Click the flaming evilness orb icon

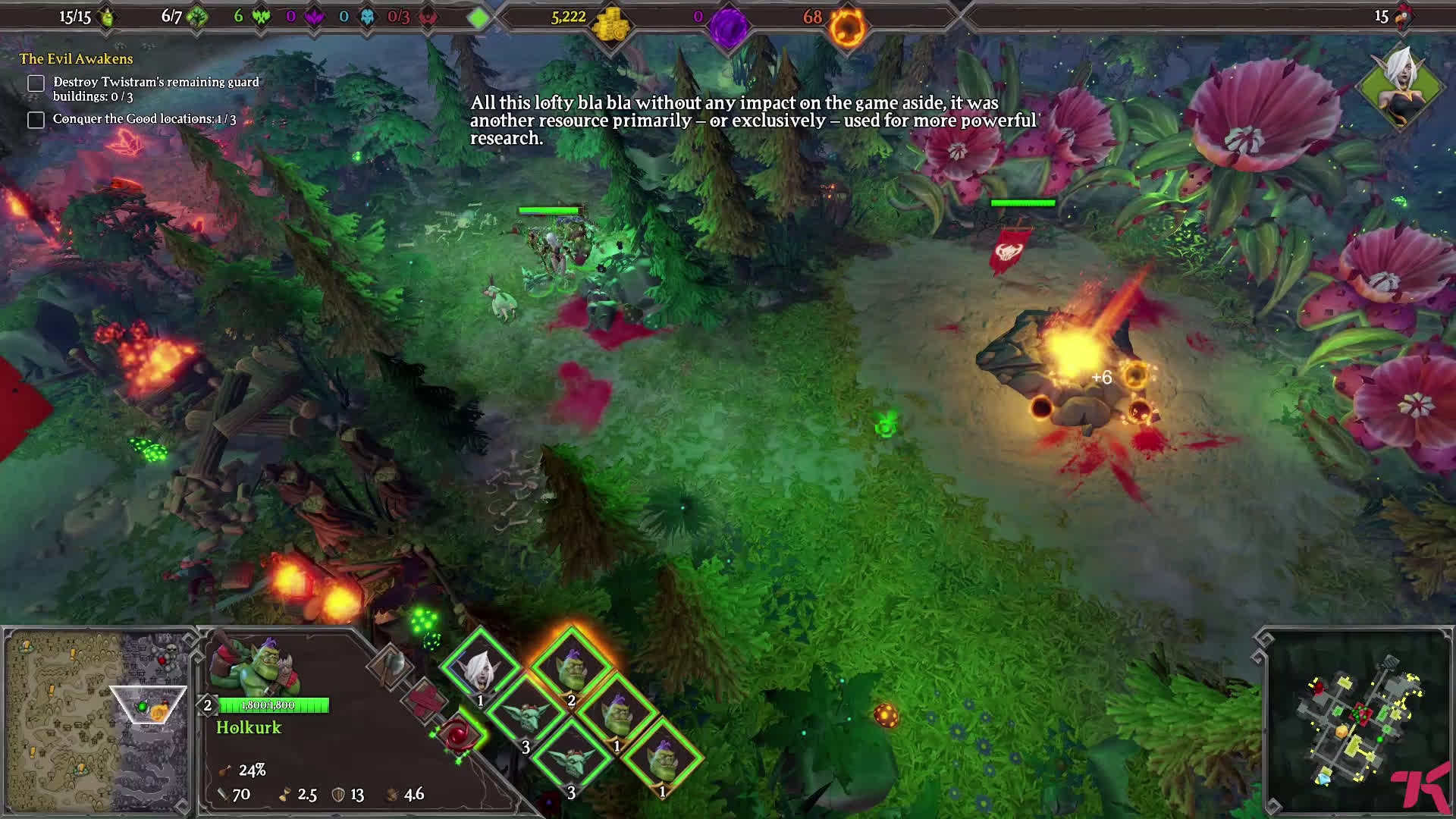click(846, 27)
